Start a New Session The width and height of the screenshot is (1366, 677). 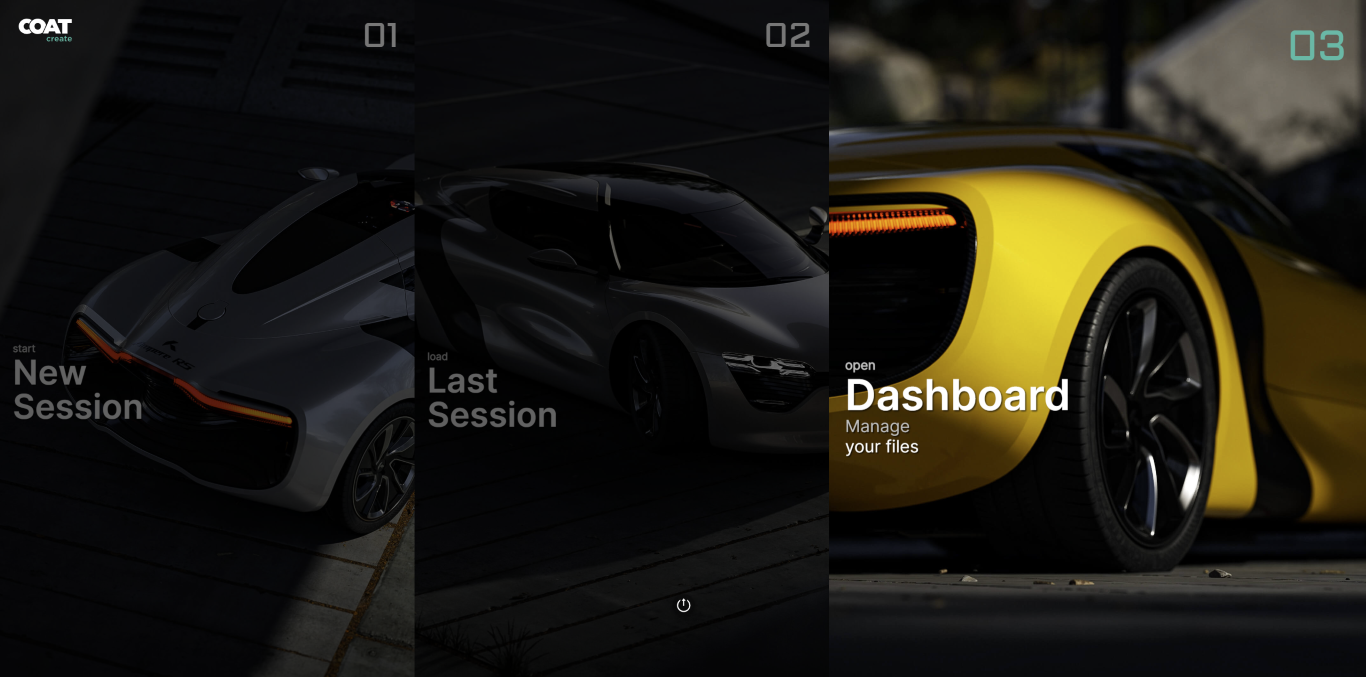(x=78, y=390)
